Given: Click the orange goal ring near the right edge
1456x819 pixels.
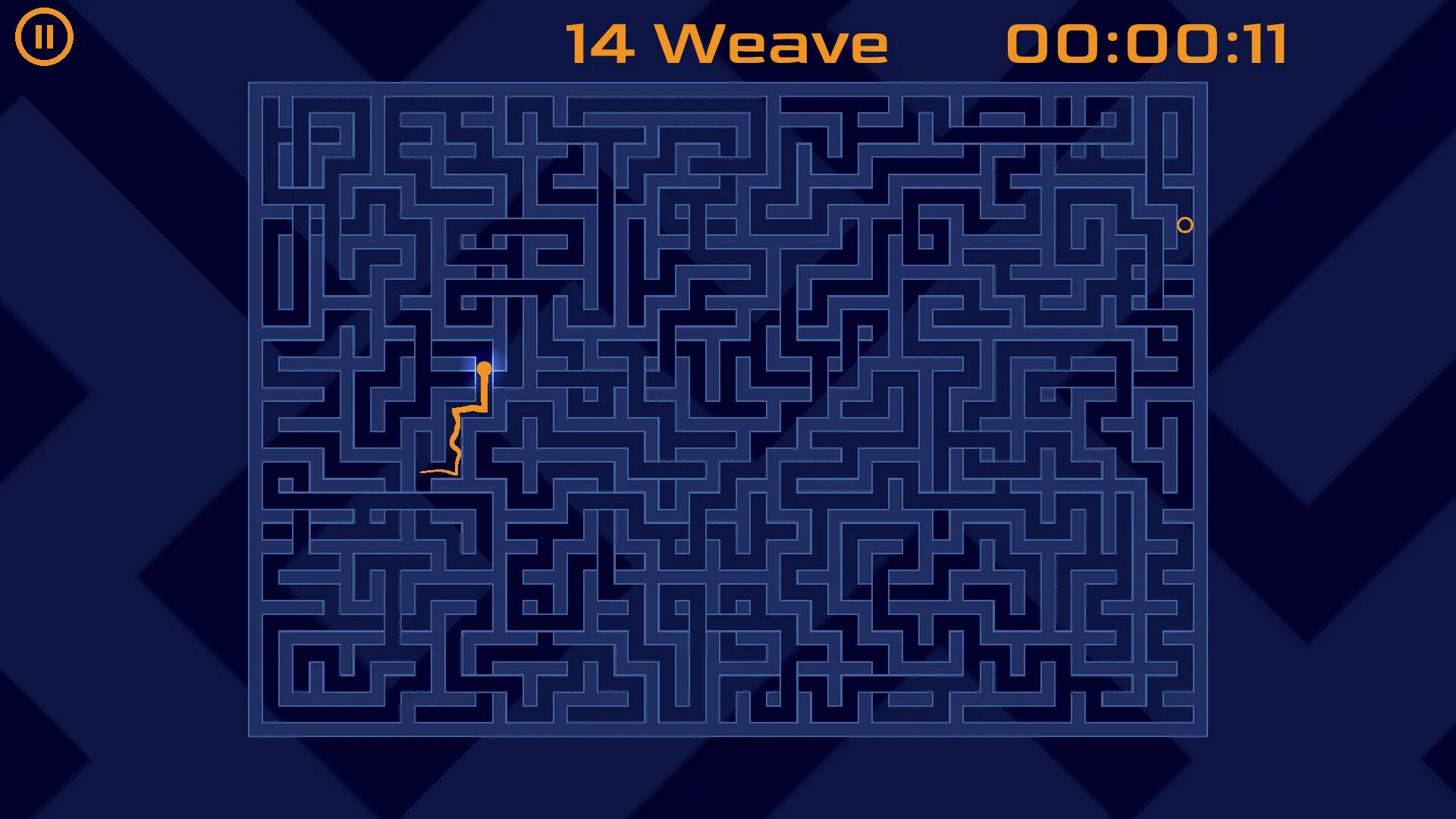Looking at the screenshot, I should [1185, 224].
